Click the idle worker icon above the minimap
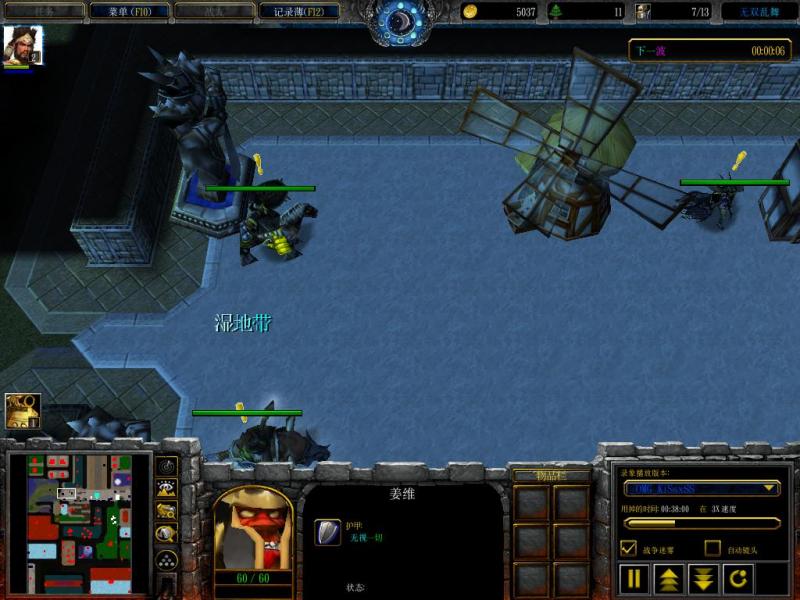800x600 pixels. tap(22, 411)
